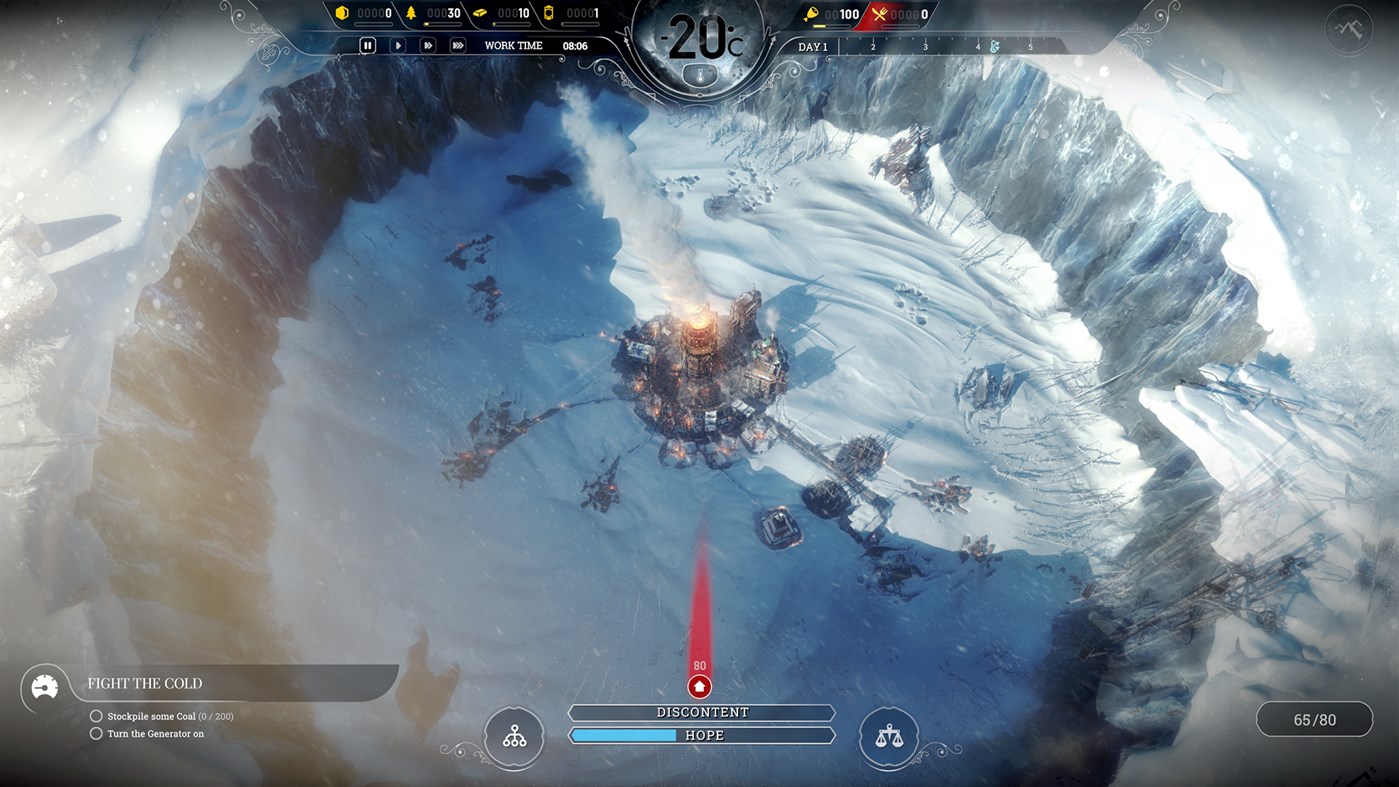Select the coal resource counter icon
This screenshot has height=787, width=1399.
(x=342, y=13)
